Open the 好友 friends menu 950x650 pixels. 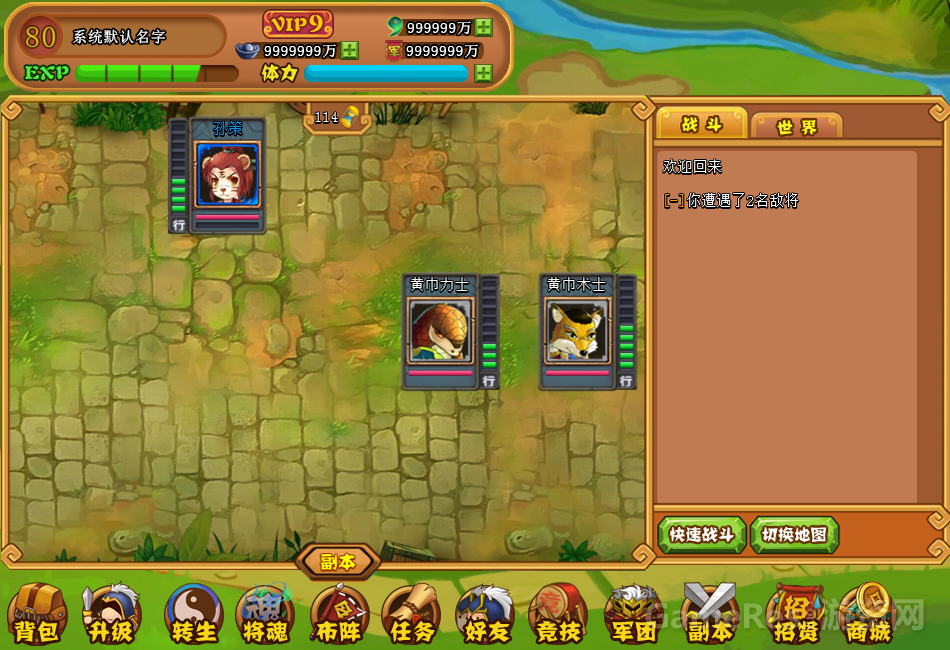(485, 612)
